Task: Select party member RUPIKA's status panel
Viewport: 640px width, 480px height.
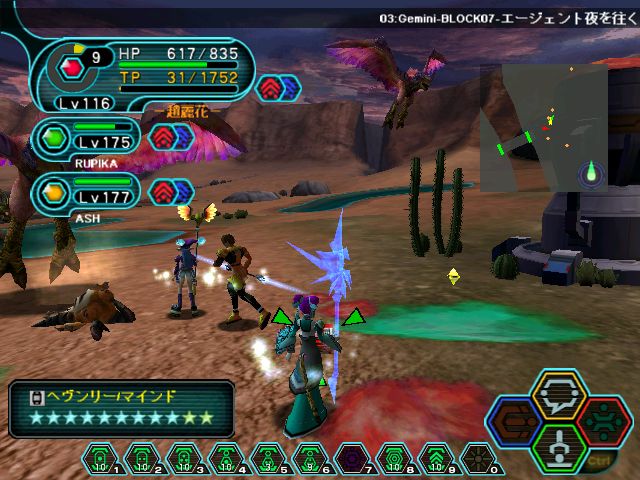Action: [x=88, y=138]
